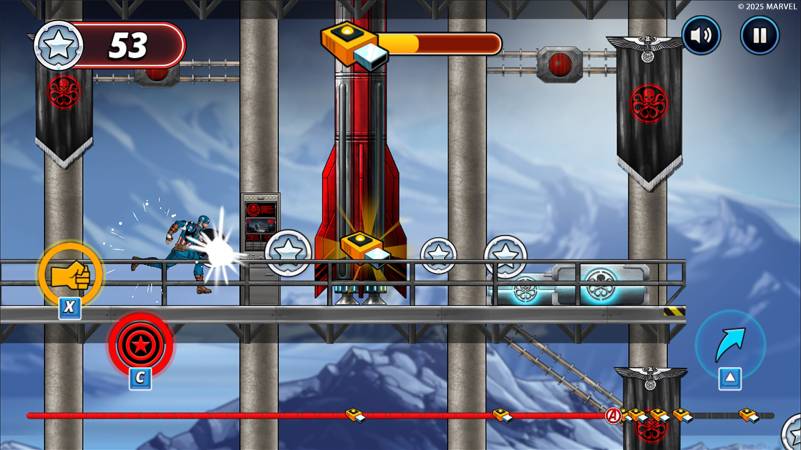This screenshot has width=801, height=450.
Task: Throw the red star shield
Action: point(140,344)
